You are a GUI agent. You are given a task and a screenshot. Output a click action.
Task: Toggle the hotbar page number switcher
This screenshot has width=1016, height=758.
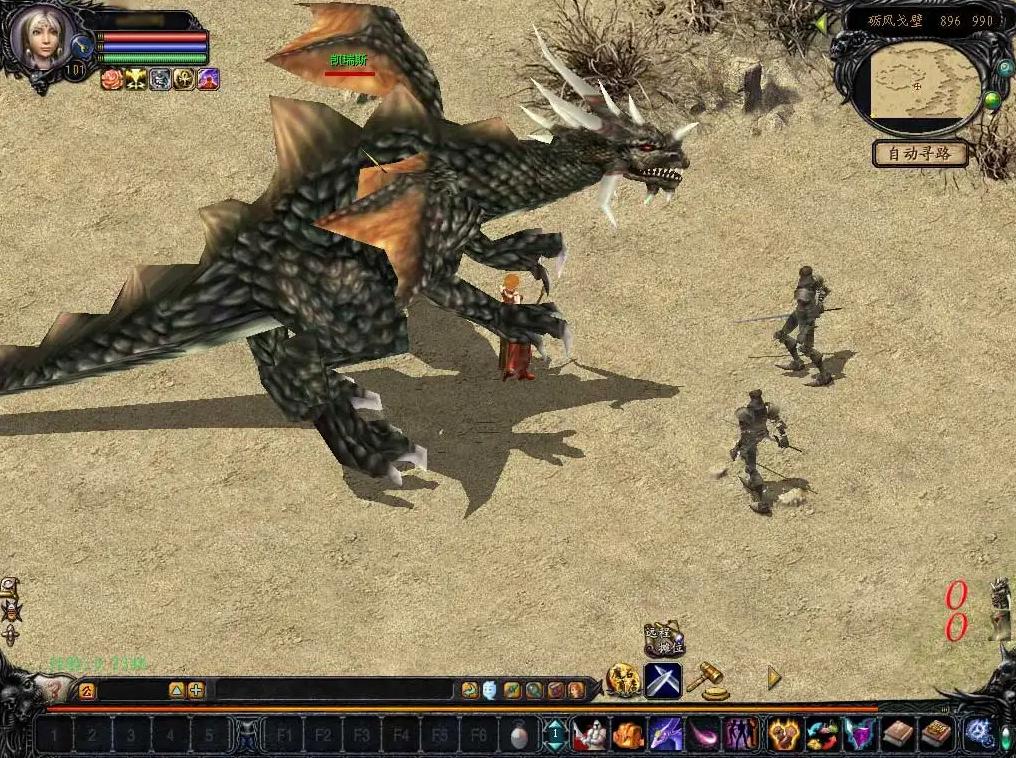click(553, 736)
